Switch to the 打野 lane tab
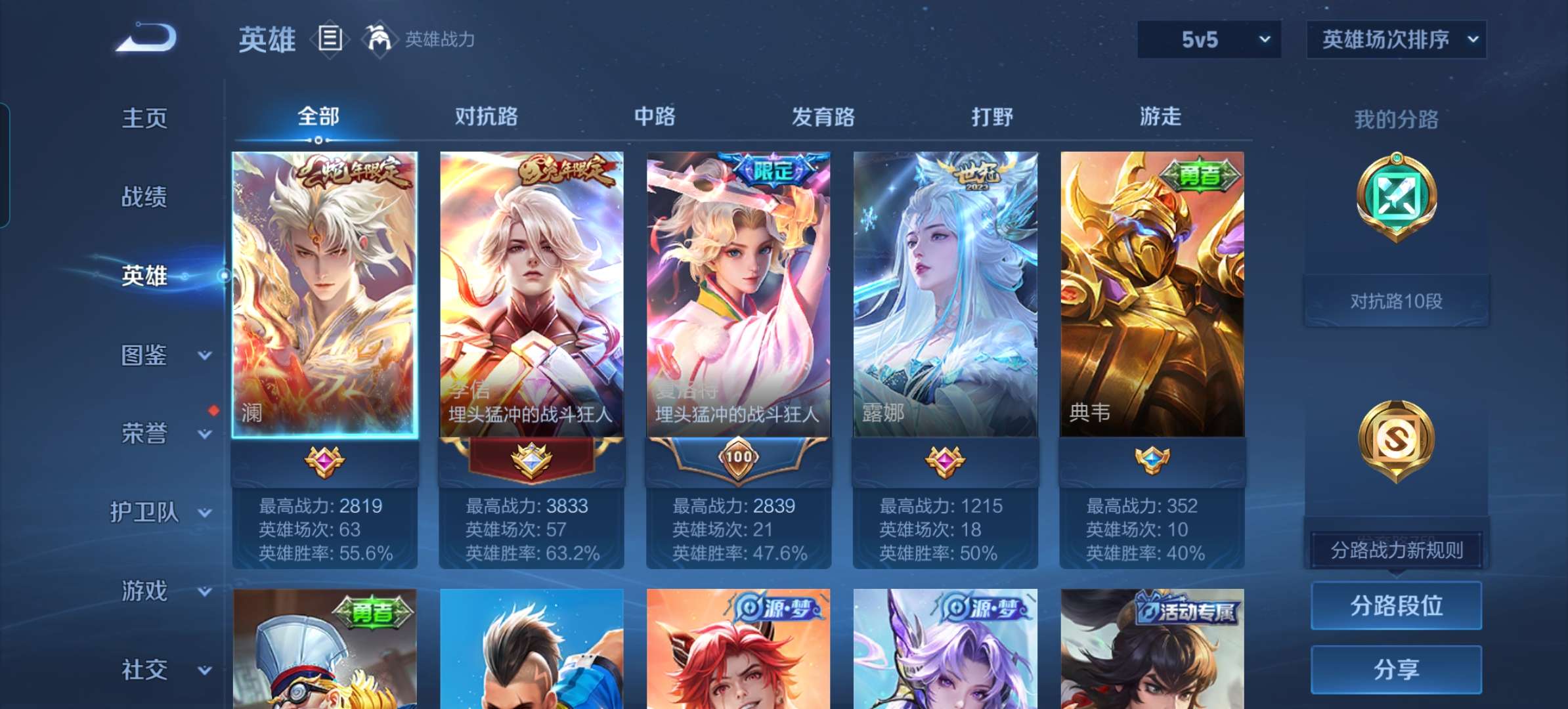The height and width of the screenshot is (709, 1568). pos(991,117)
